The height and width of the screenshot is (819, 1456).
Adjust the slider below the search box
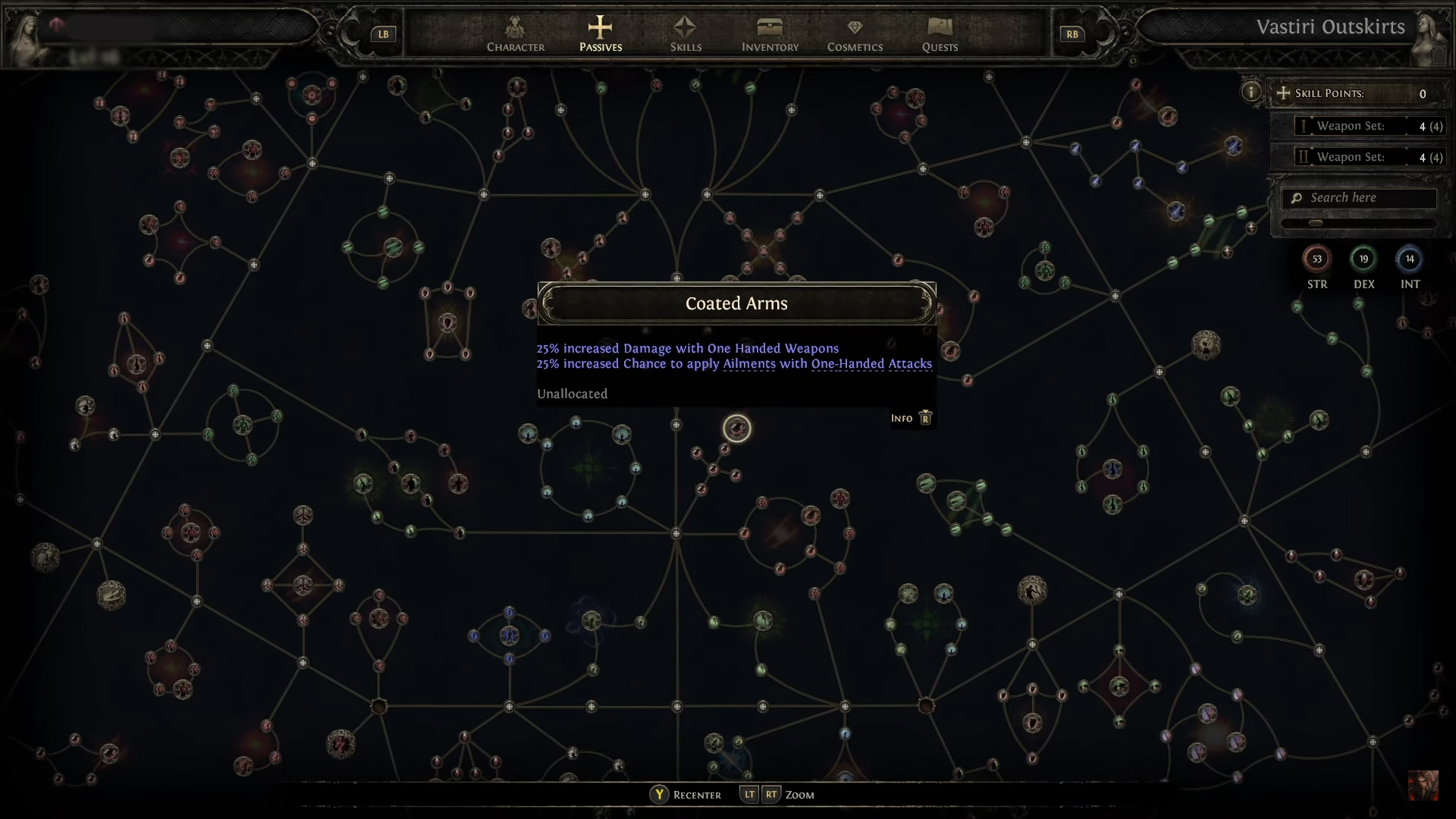coord(1316,223)
